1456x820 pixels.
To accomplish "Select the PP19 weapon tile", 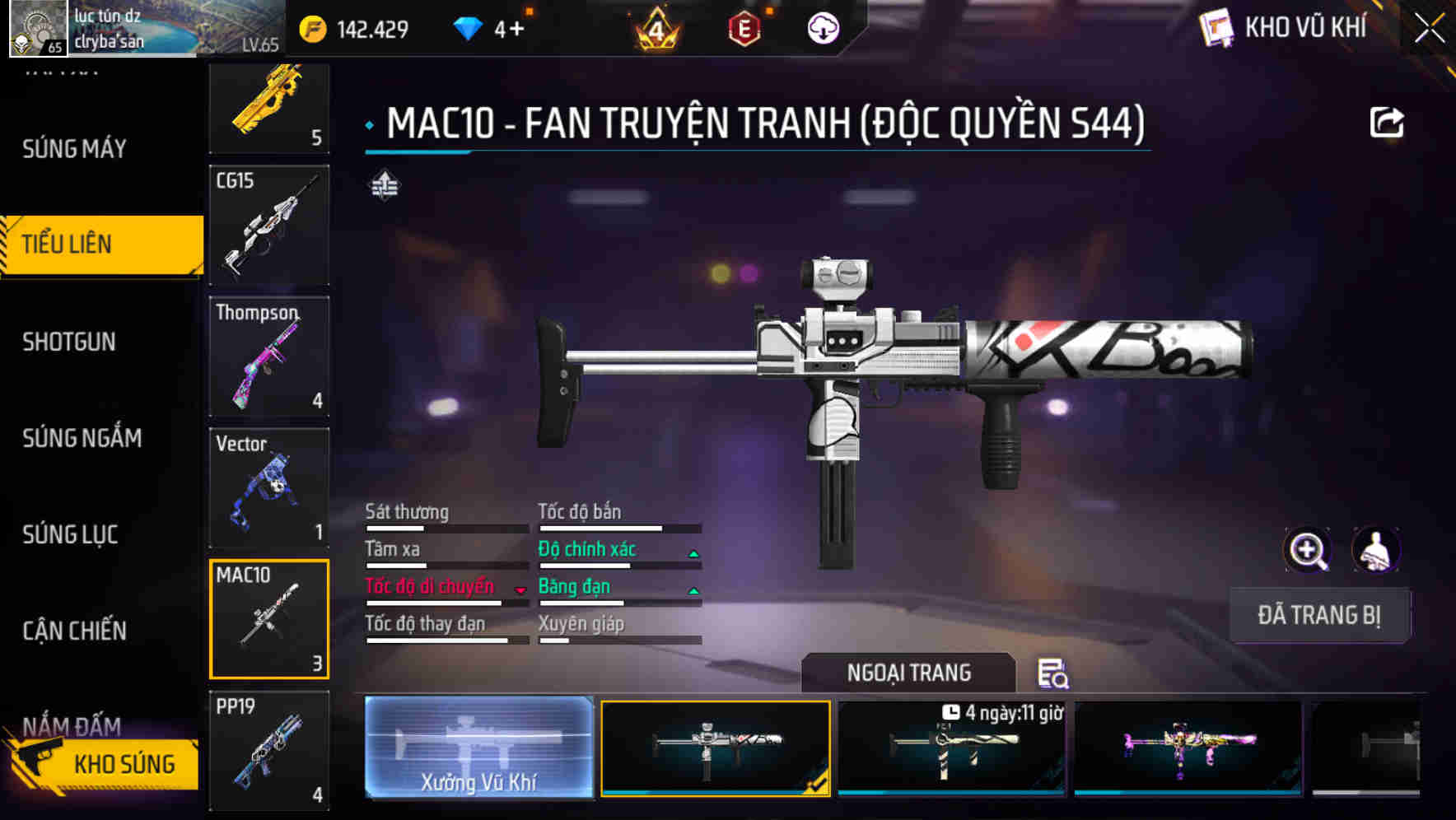I will [x=269, y=750].
